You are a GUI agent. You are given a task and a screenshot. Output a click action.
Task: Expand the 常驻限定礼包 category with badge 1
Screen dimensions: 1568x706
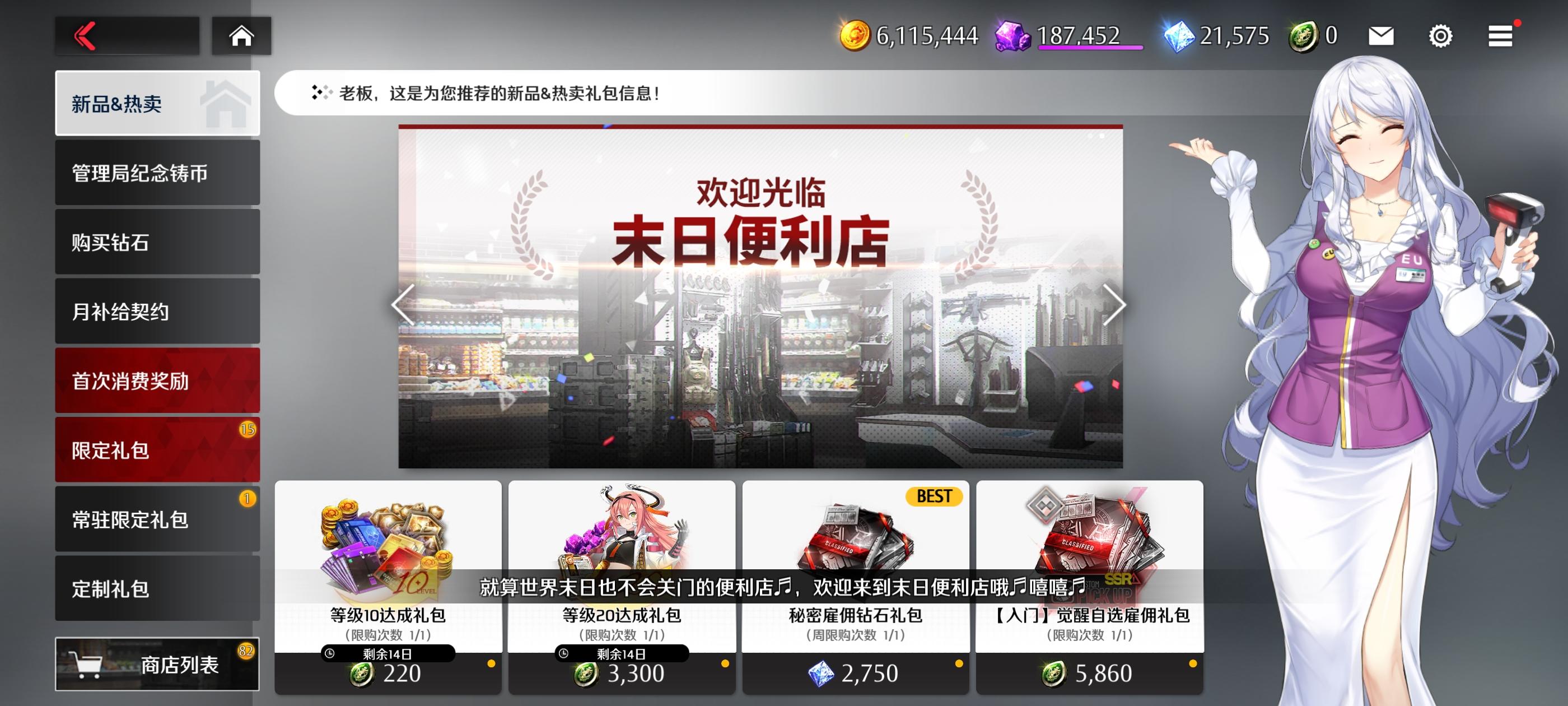click(157, 518)
